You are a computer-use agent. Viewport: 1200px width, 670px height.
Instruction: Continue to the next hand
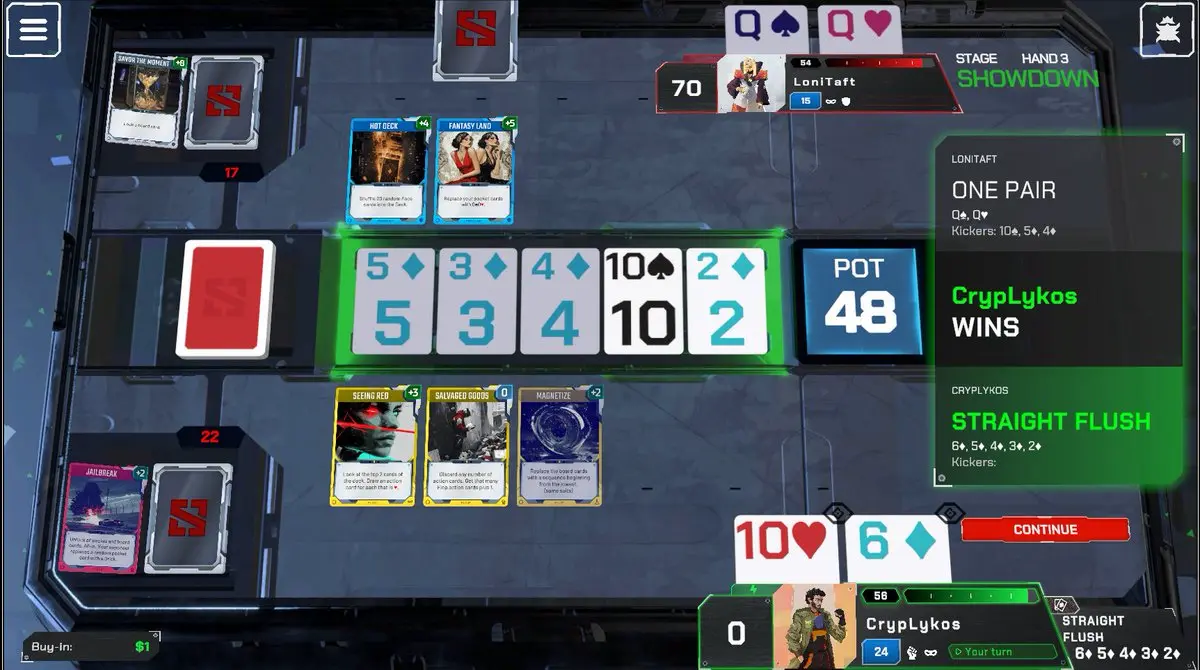tap(1045, 529)
